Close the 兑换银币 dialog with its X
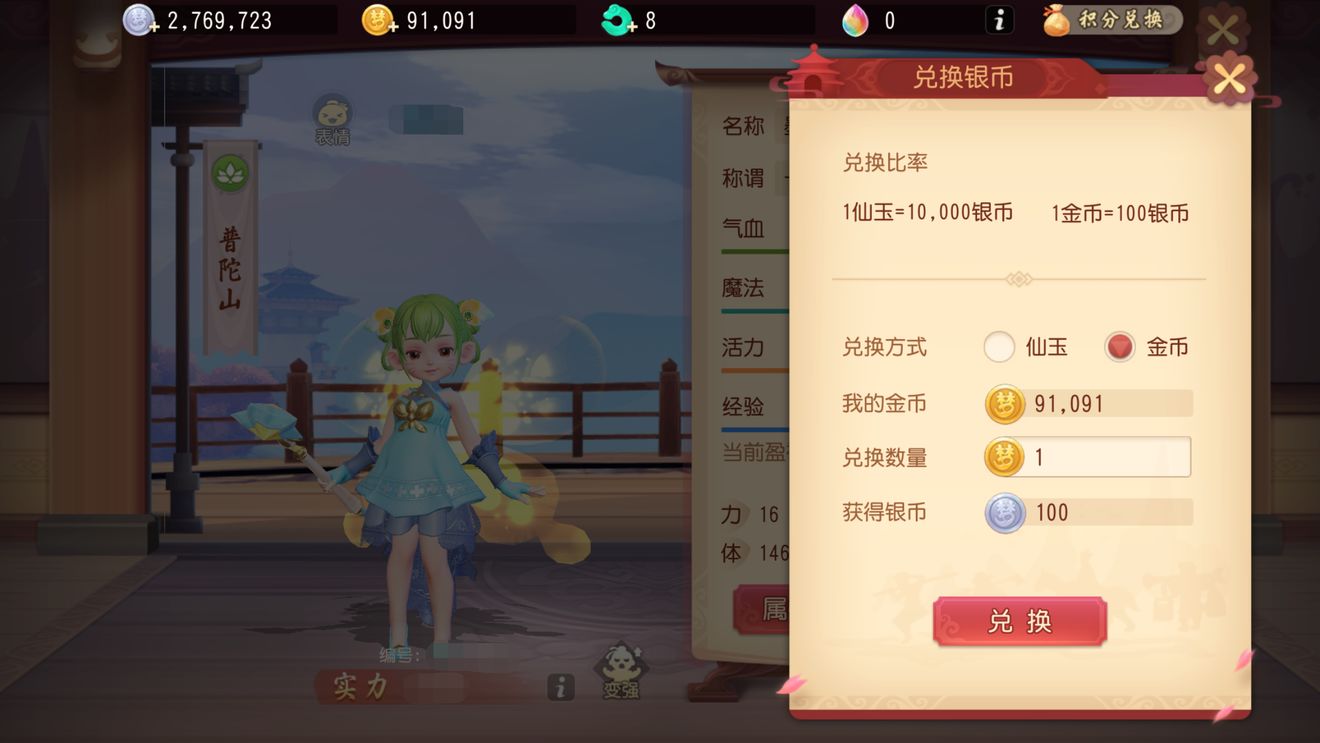Screen dimensions: 1320x743 pos(1229,80)
